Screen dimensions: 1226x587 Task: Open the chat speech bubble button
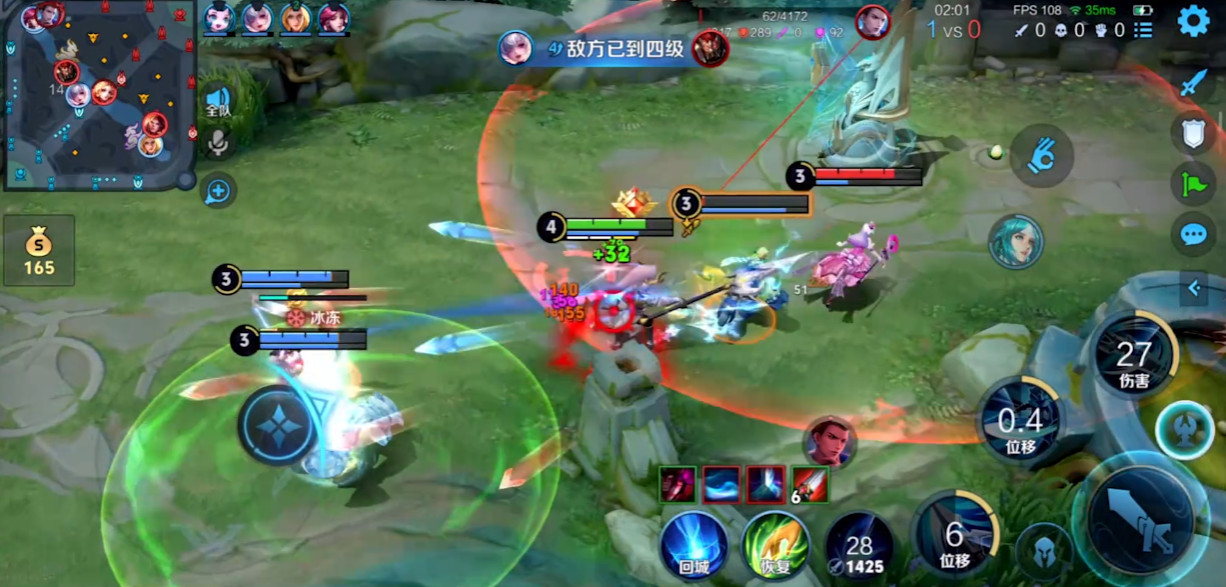(1193, 235)
